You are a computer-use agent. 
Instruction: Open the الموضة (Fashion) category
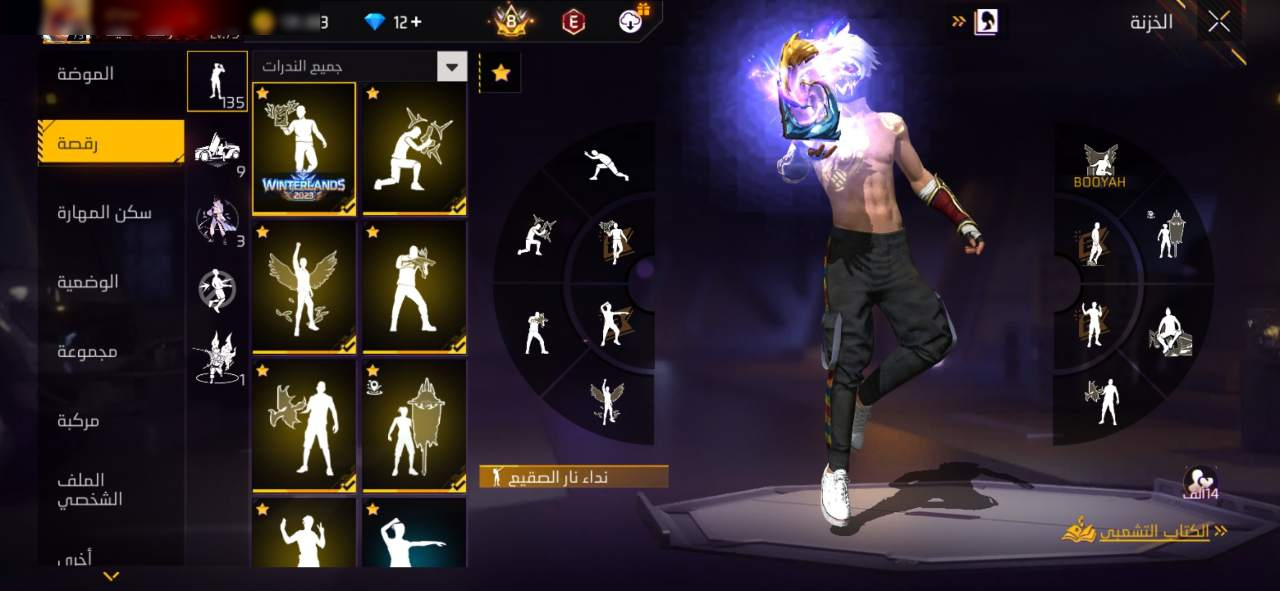coord(85,73)
